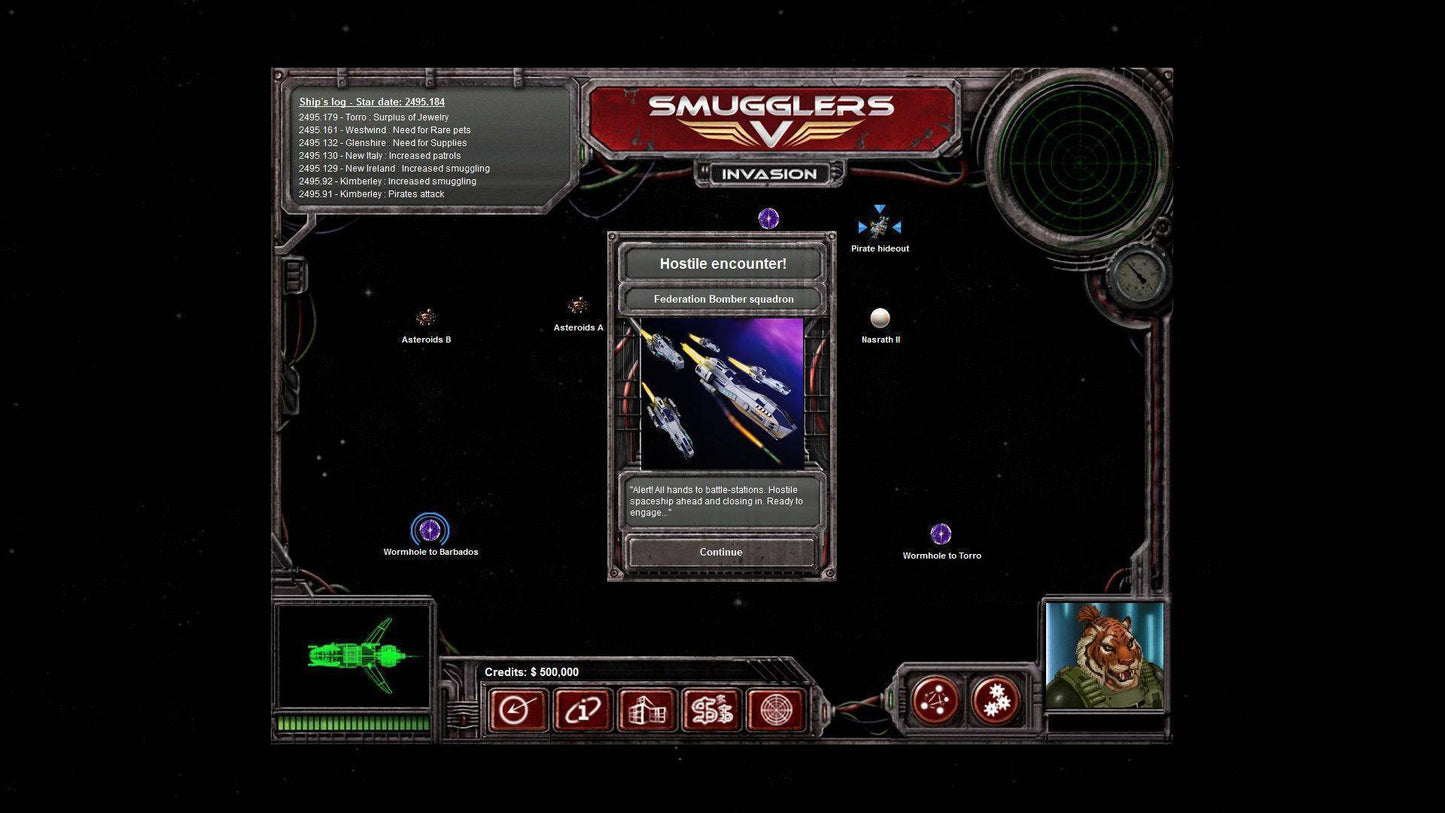Screen dimensions: 1445x813
Task: Click the money/trade dollar icon
Action: pyautogui.click(x=712, y=710)
